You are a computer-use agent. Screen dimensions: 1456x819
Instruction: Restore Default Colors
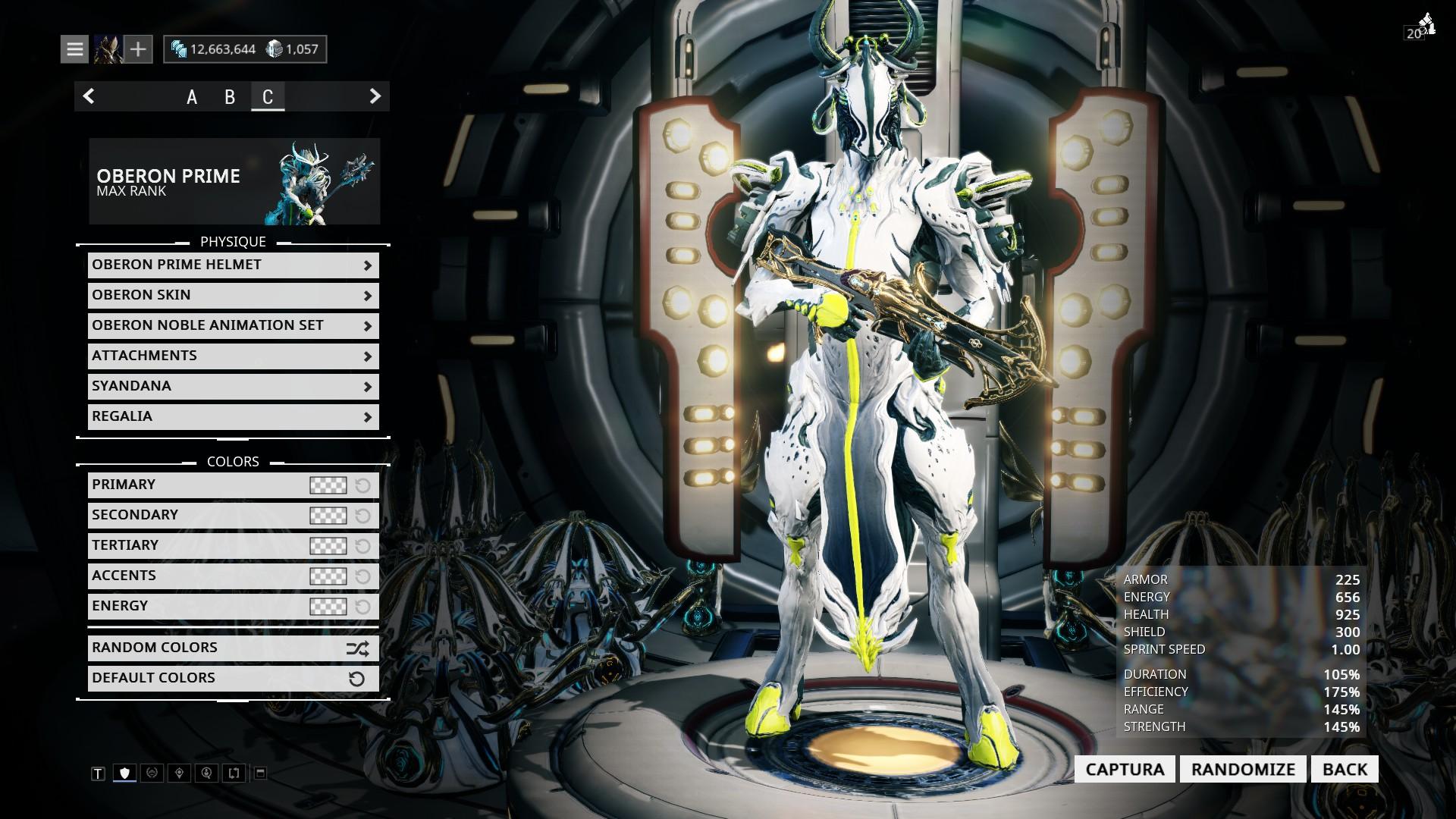click(x=233, y=679)
